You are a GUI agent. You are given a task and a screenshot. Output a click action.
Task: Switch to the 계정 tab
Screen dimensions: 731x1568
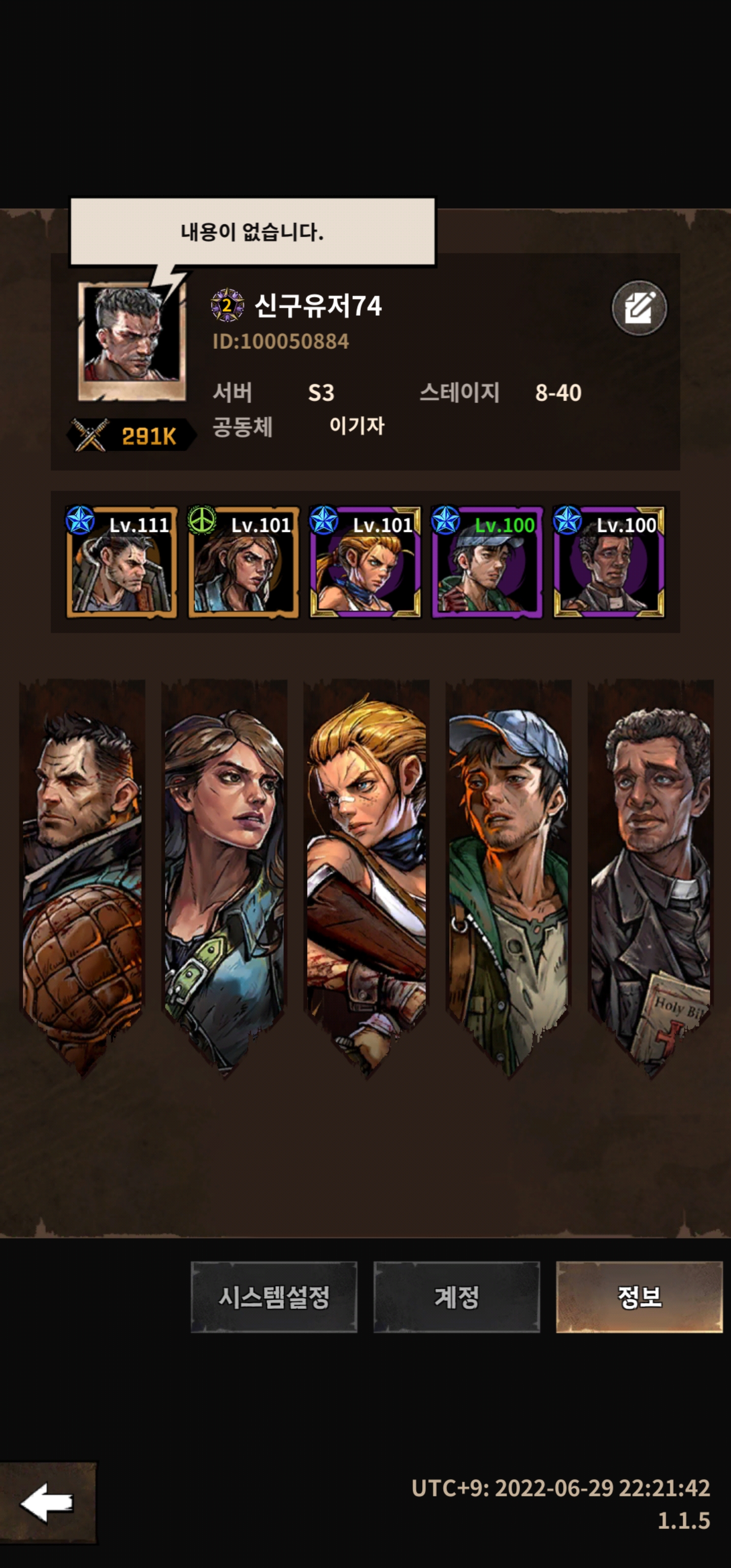tap(456, 1296)
